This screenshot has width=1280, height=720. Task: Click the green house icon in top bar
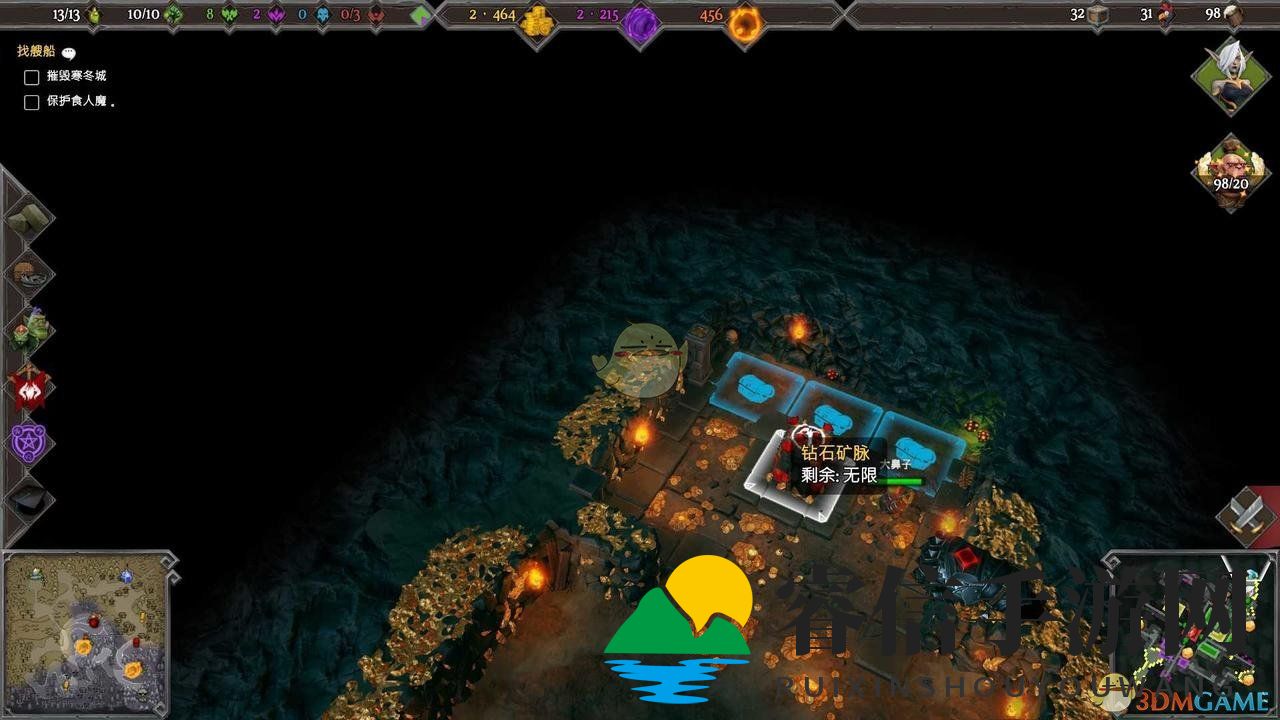421,16
